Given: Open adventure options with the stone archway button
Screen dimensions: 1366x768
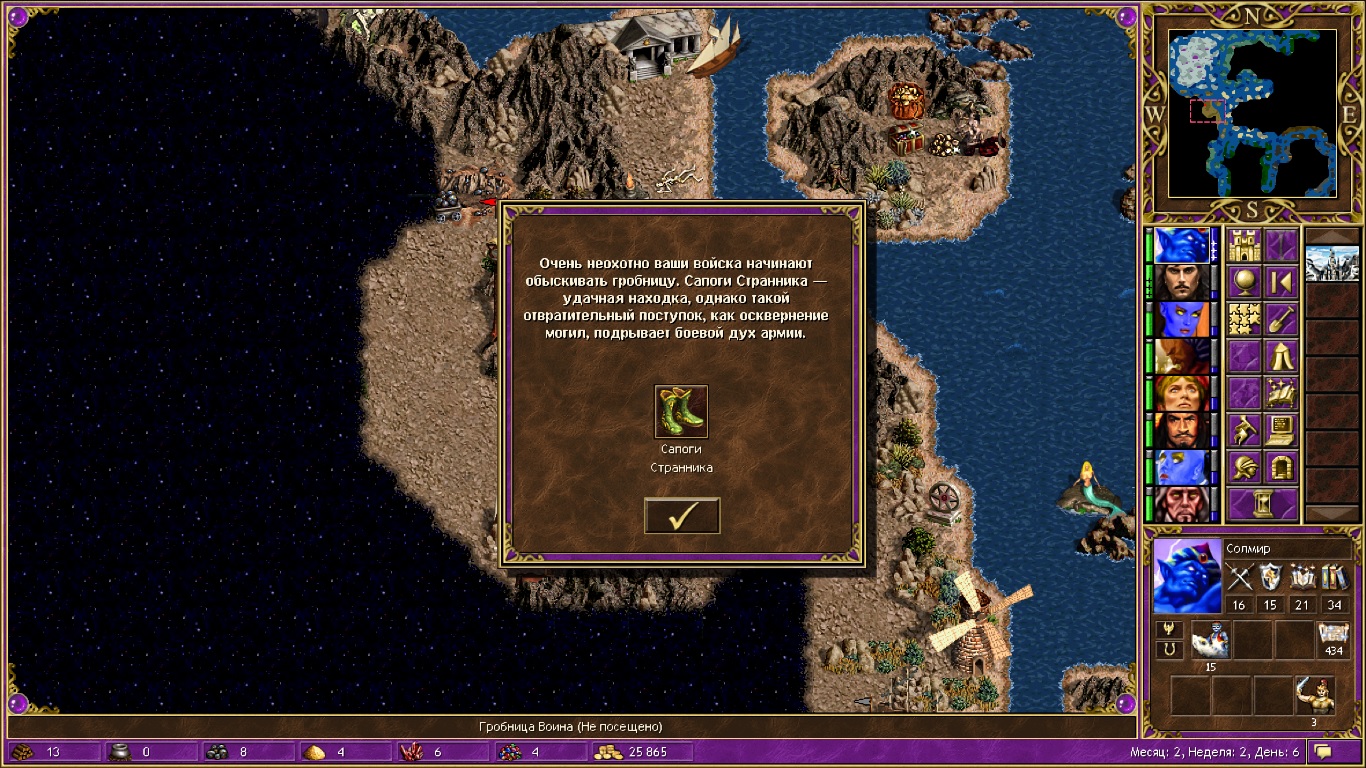Looking at the screenshot, I should pos(1281,466).
